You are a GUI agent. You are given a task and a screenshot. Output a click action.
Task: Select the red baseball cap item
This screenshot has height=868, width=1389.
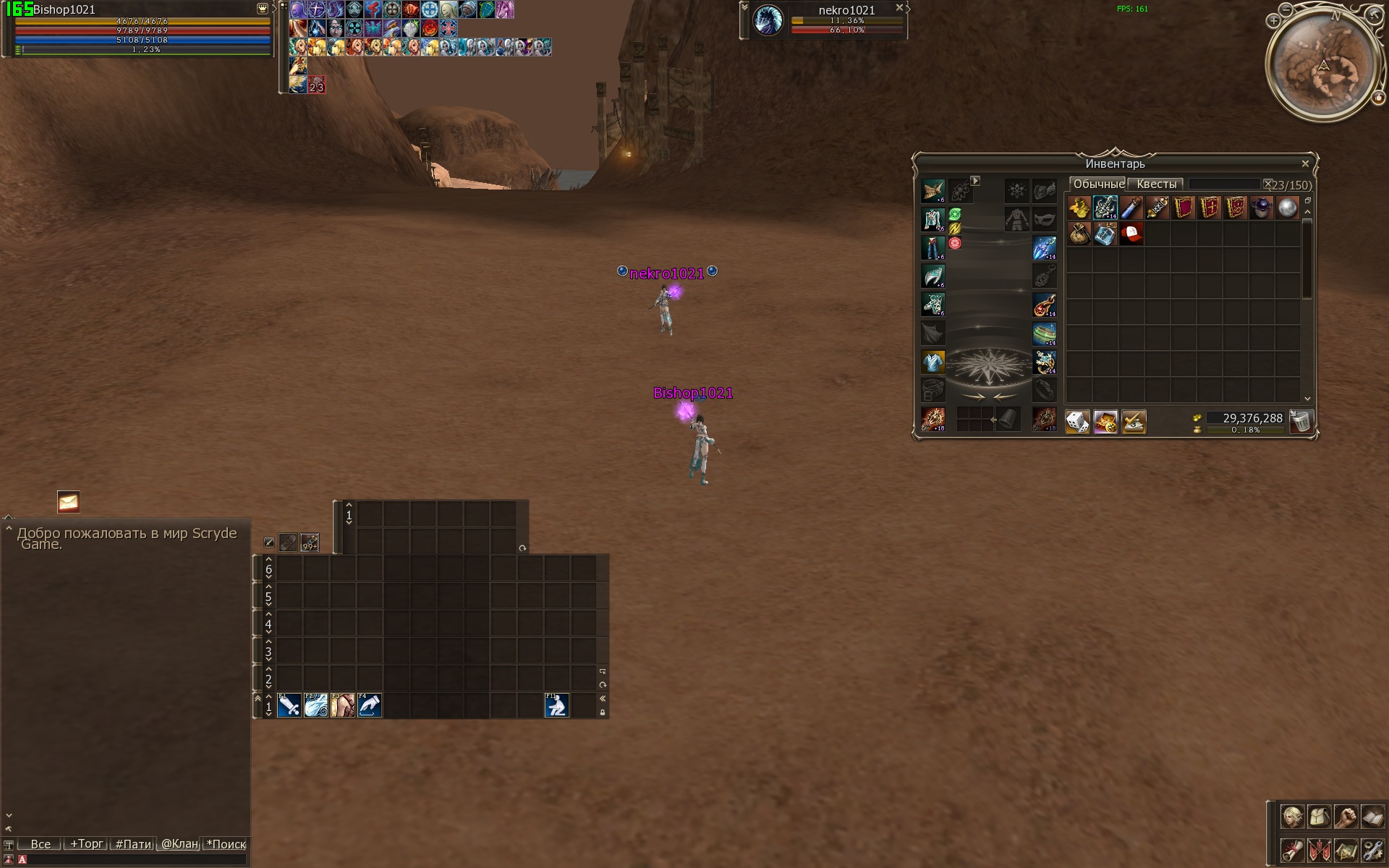click(1131, 234)
